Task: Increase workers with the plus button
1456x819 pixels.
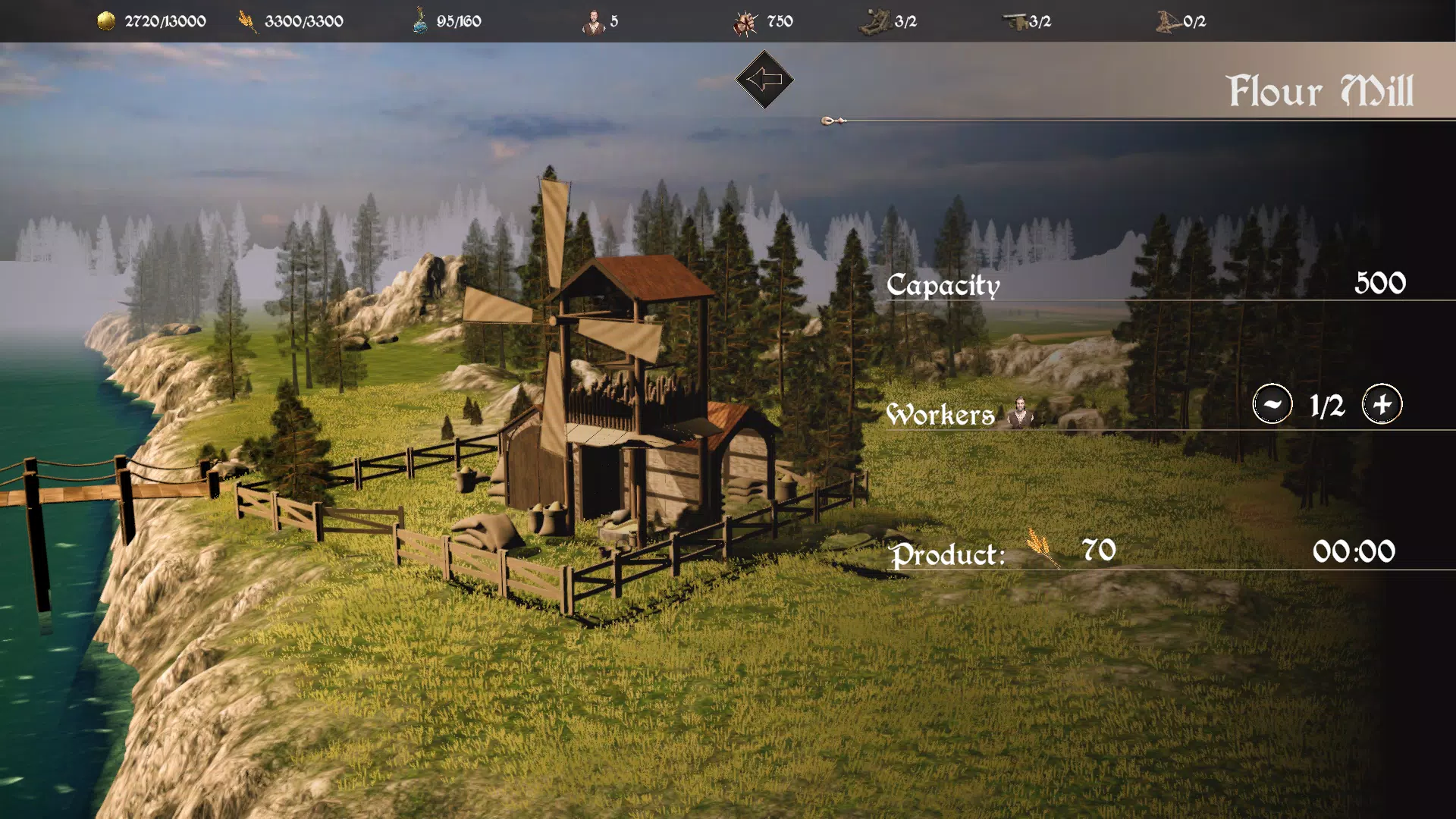Action: coord(1382,404)
